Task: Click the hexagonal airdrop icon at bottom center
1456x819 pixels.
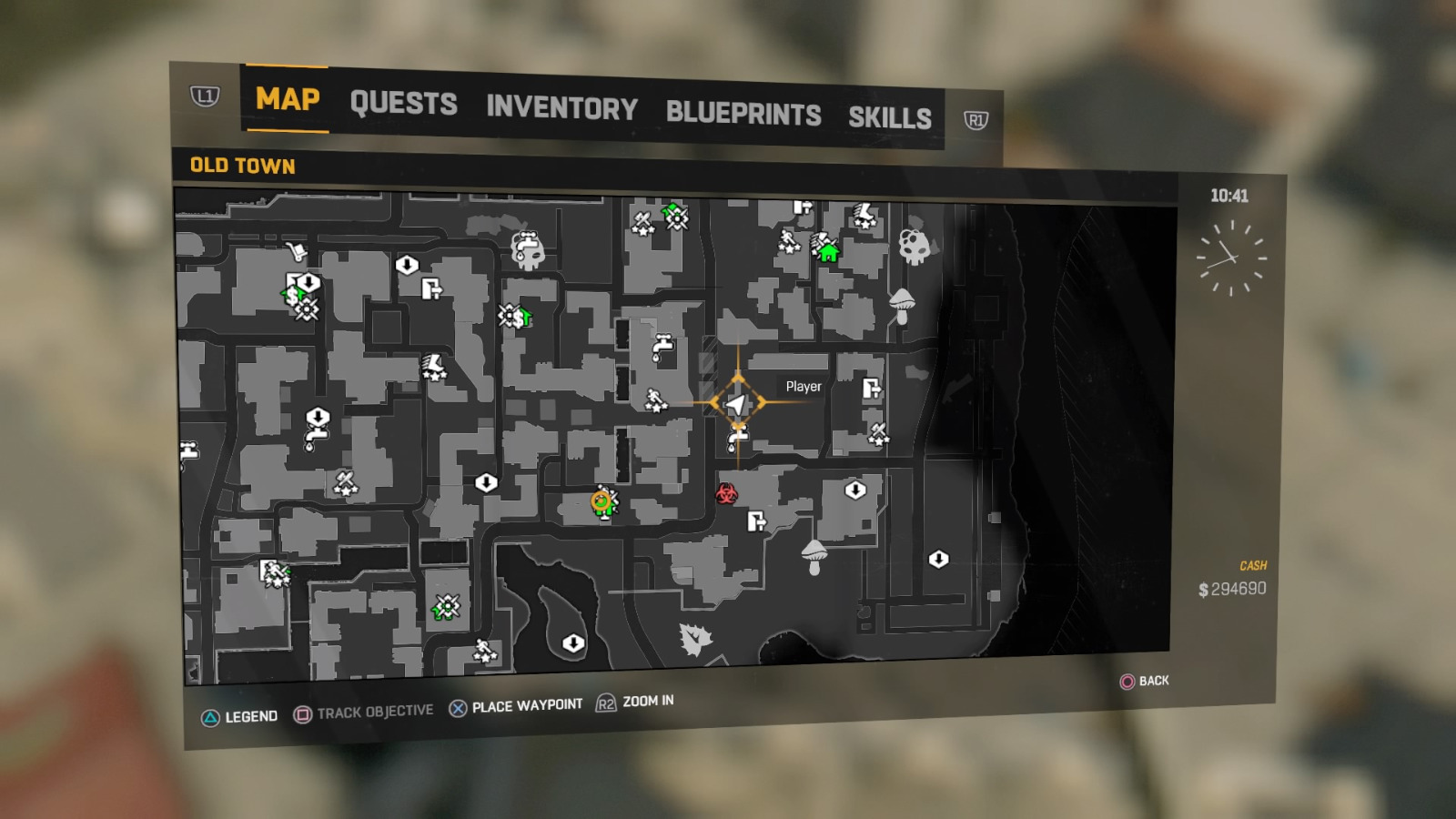Action: tap(571, 642)
